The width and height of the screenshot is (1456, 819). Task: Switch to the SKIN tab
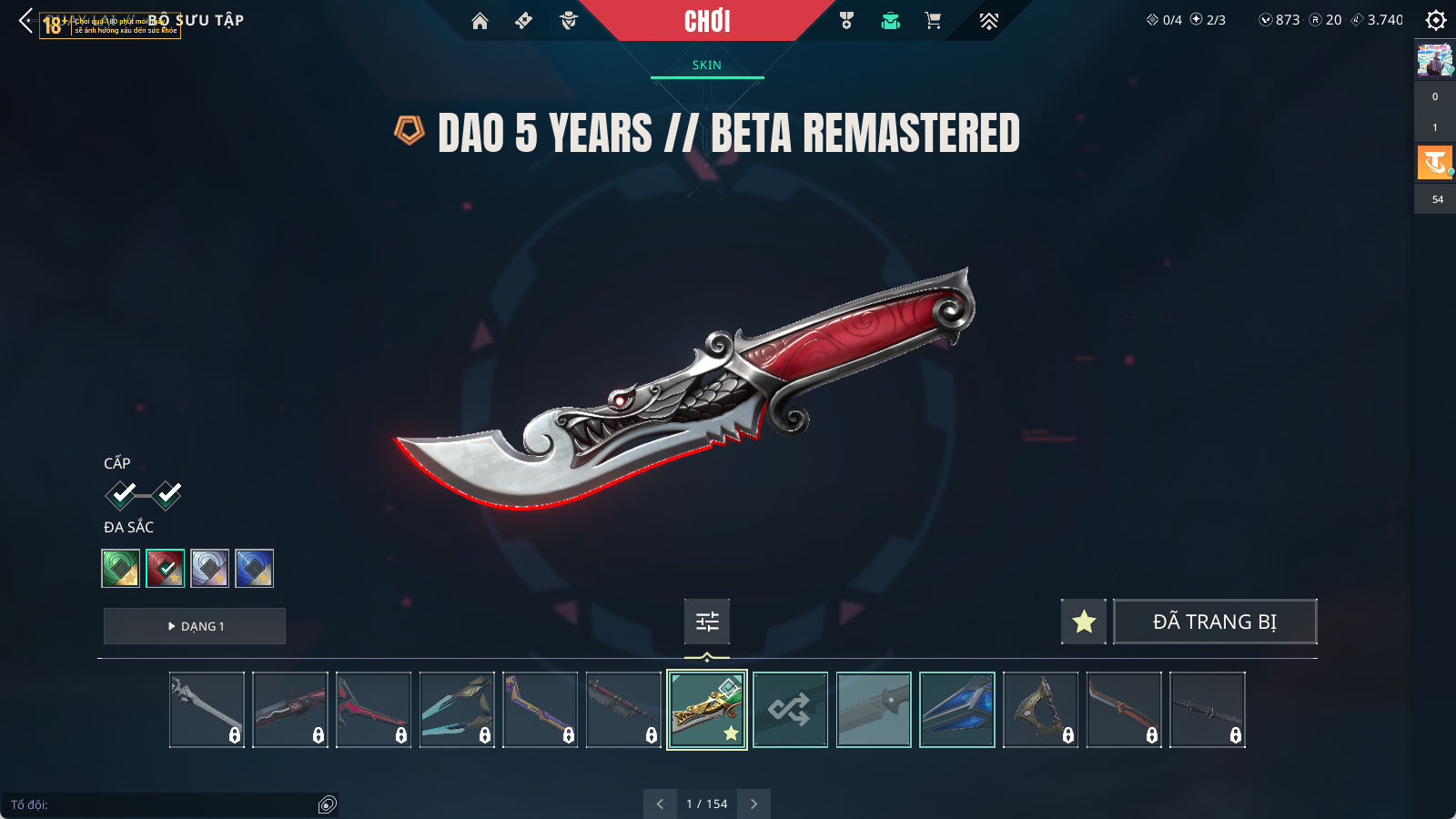(x=706, y=66)
